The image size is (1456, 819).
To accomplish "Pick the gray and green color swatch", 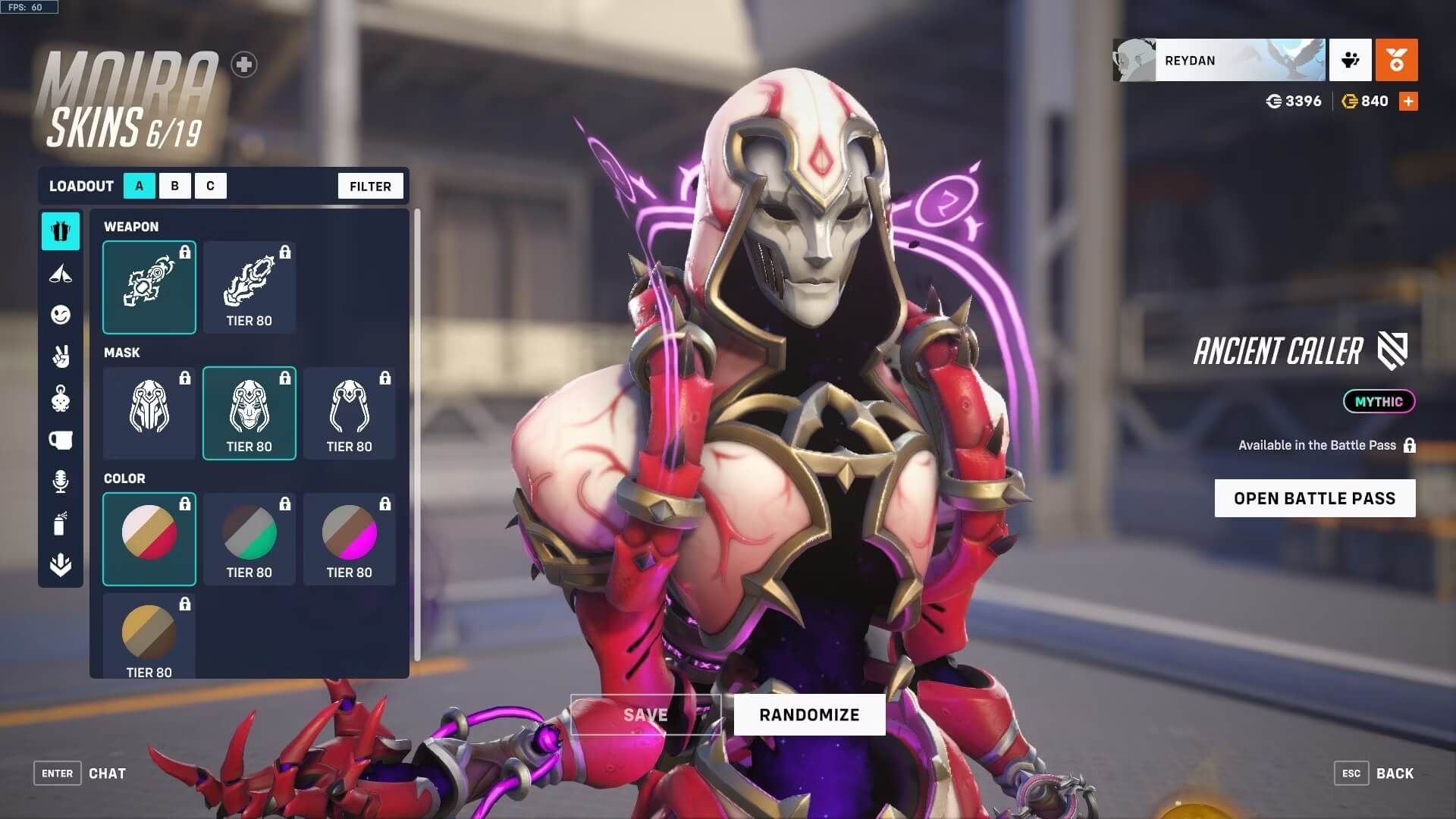I will pyautogui.click(x=249, y=539).
